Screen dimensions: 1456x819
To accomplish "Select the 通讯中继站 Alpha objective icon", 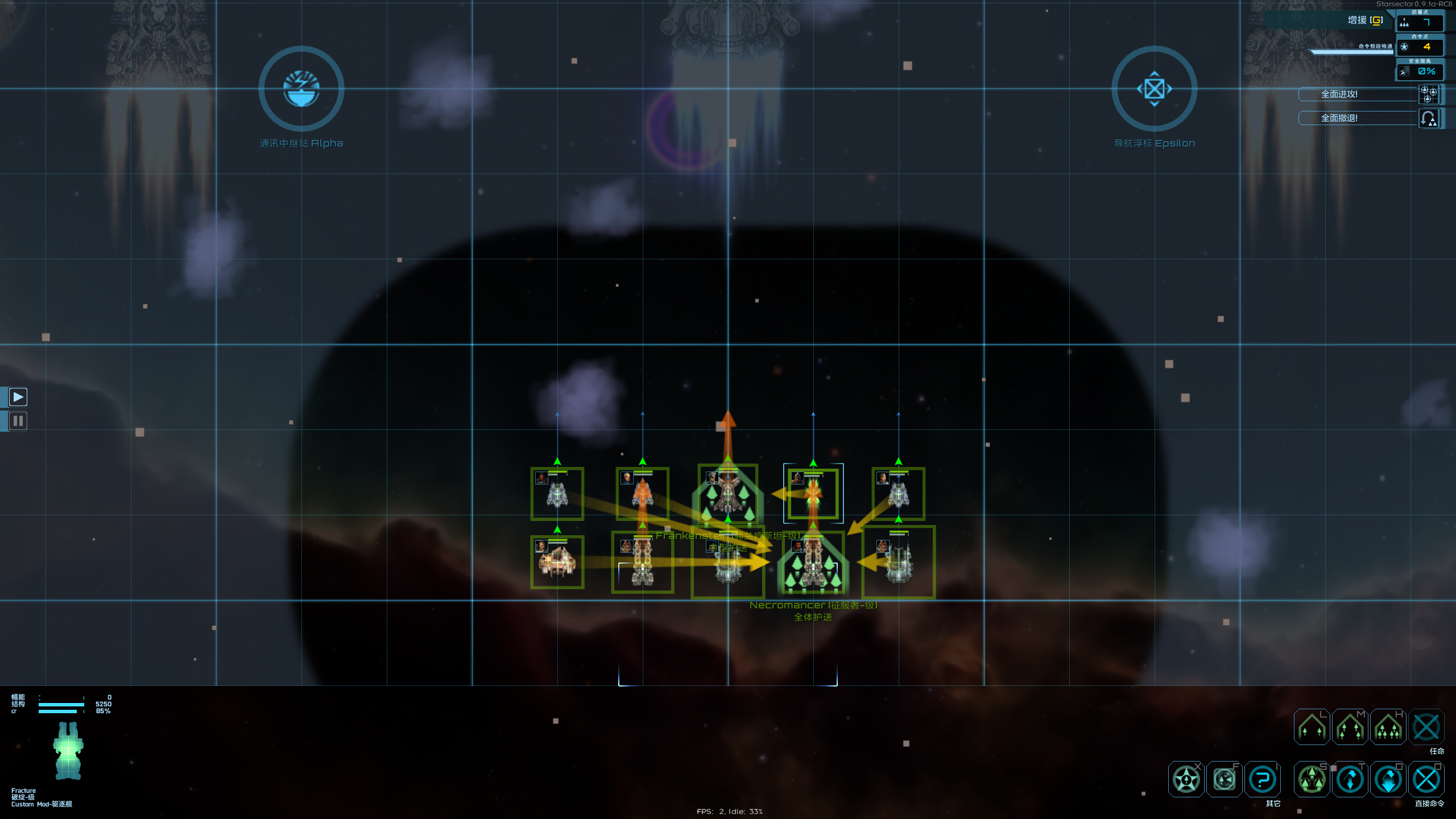I will tap(301, 88).
